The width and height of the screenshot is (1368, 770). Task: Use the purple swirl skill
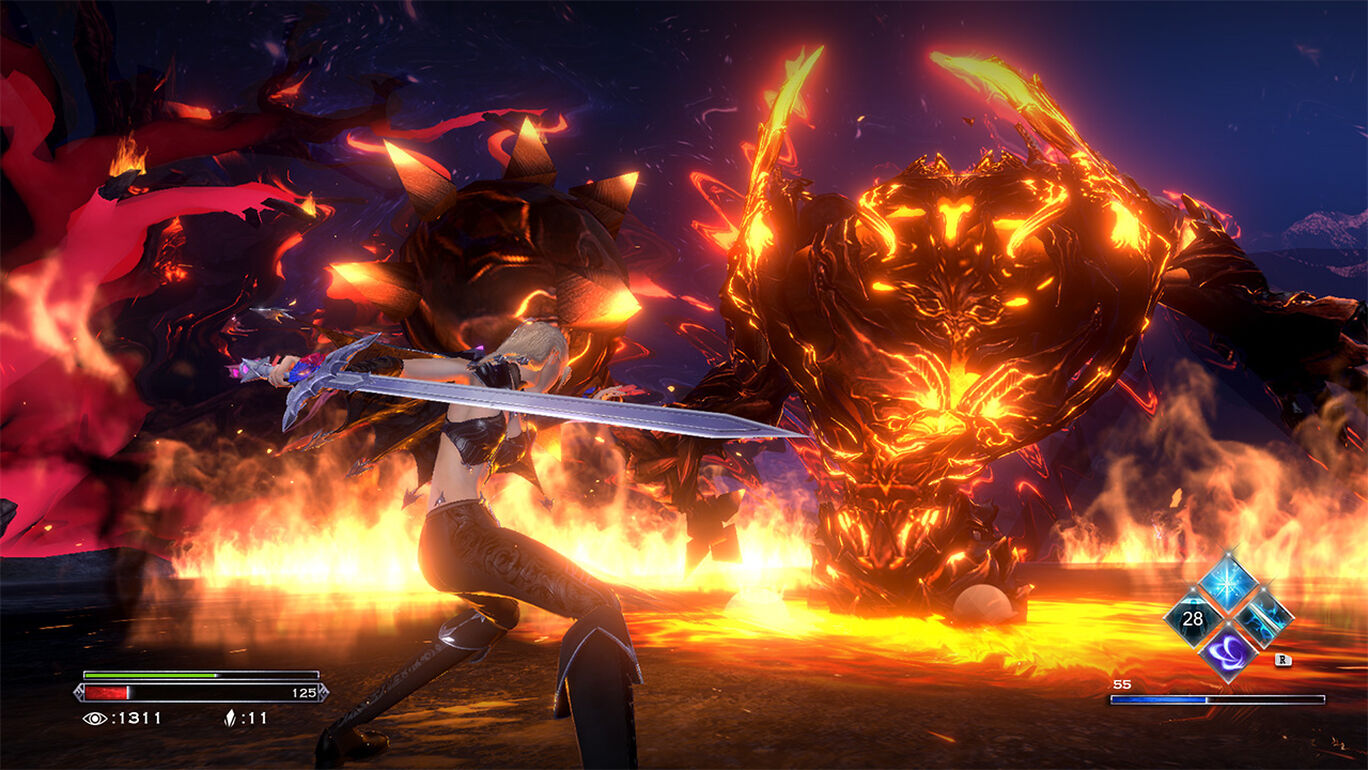tap(1227, 652)
